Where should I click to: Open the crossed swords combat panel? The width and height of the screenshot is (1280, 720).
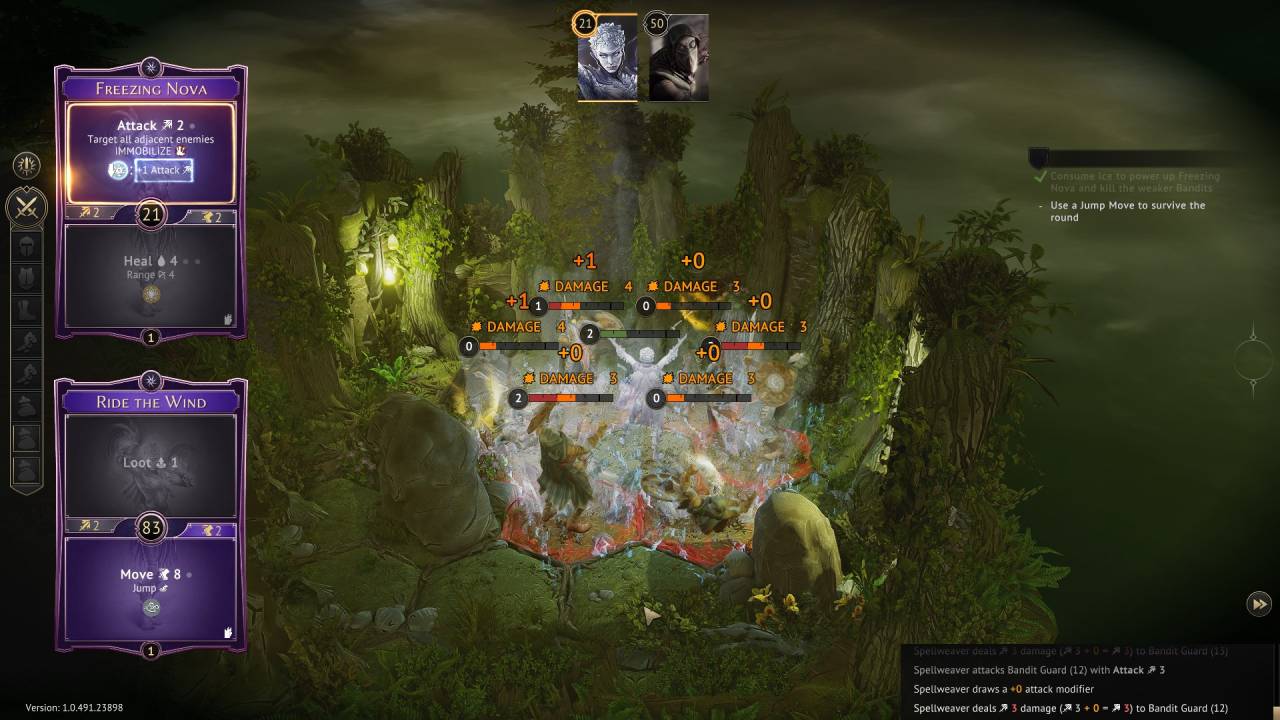[x=27, y=208]
